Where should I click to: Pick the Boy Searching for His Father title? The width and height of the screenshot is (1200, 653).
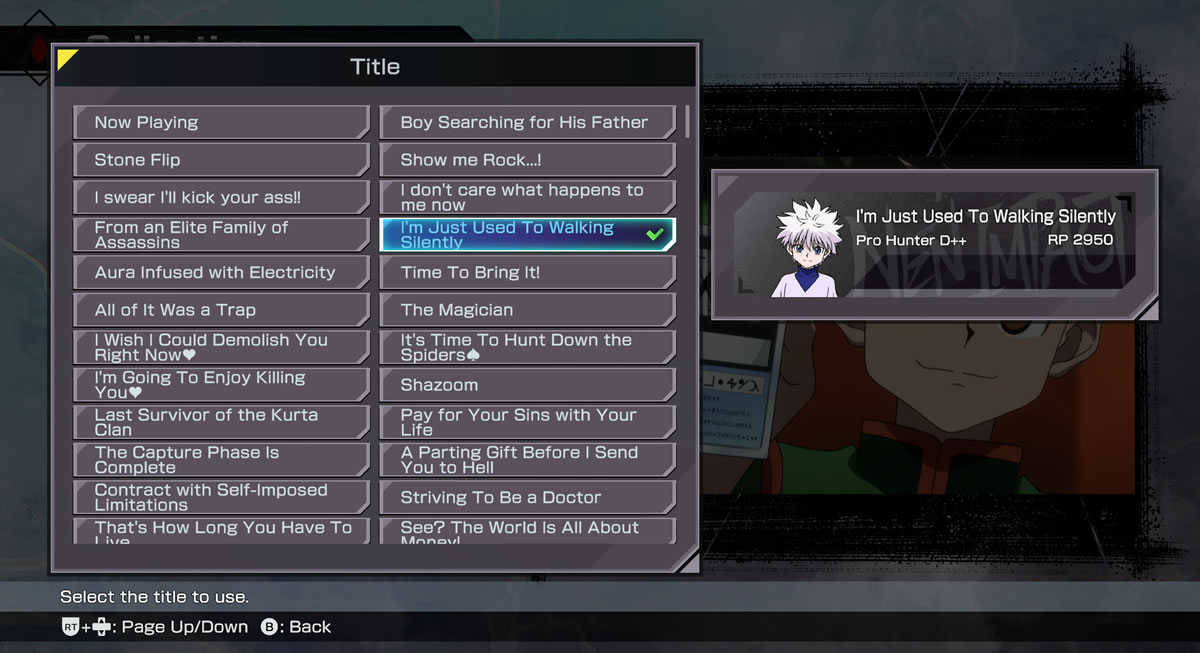click(527, 122)
